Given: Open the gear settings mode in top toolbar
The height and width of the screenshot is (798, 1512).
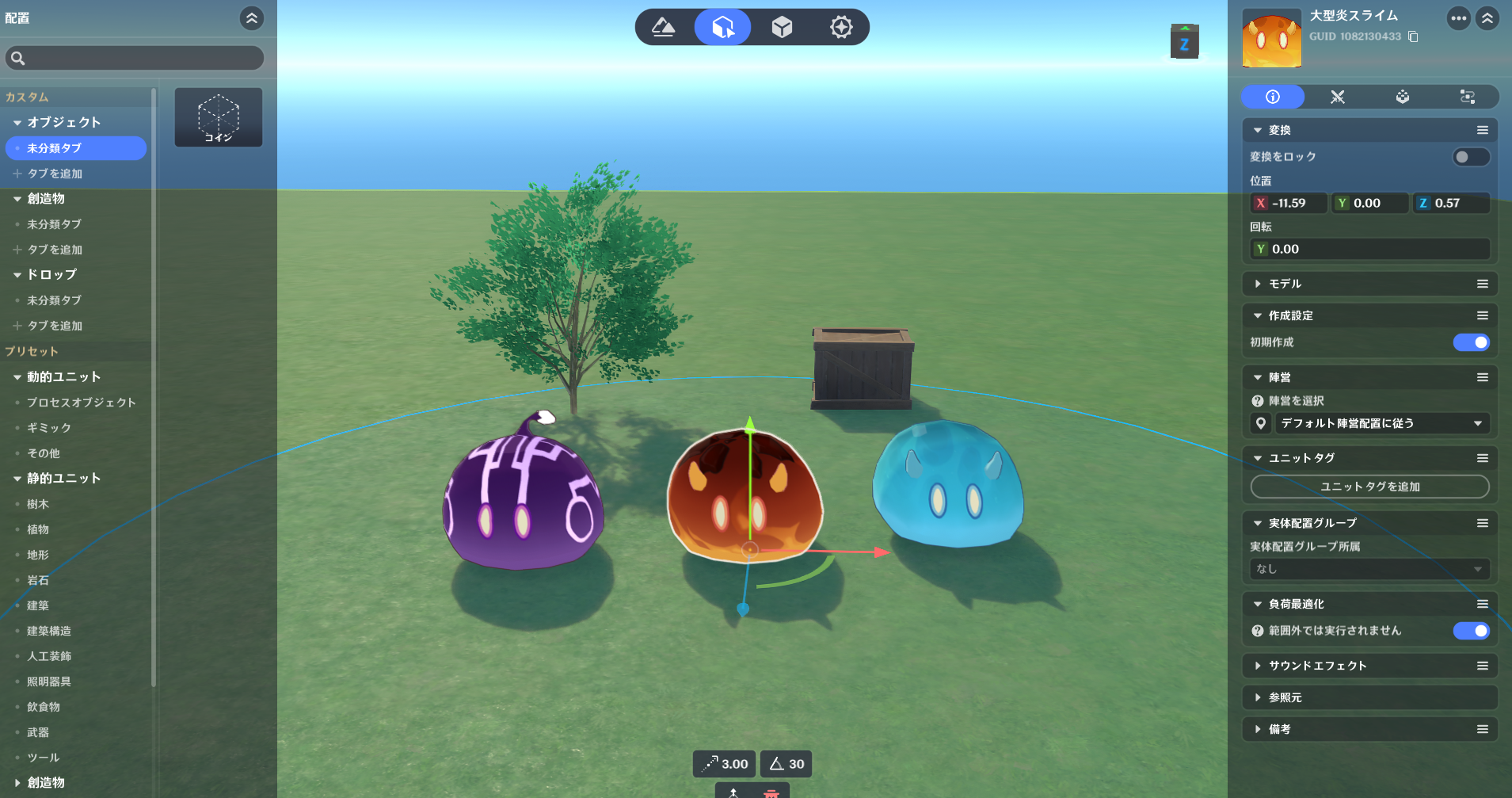Looking at the screenshot, I should click(841, 28).
